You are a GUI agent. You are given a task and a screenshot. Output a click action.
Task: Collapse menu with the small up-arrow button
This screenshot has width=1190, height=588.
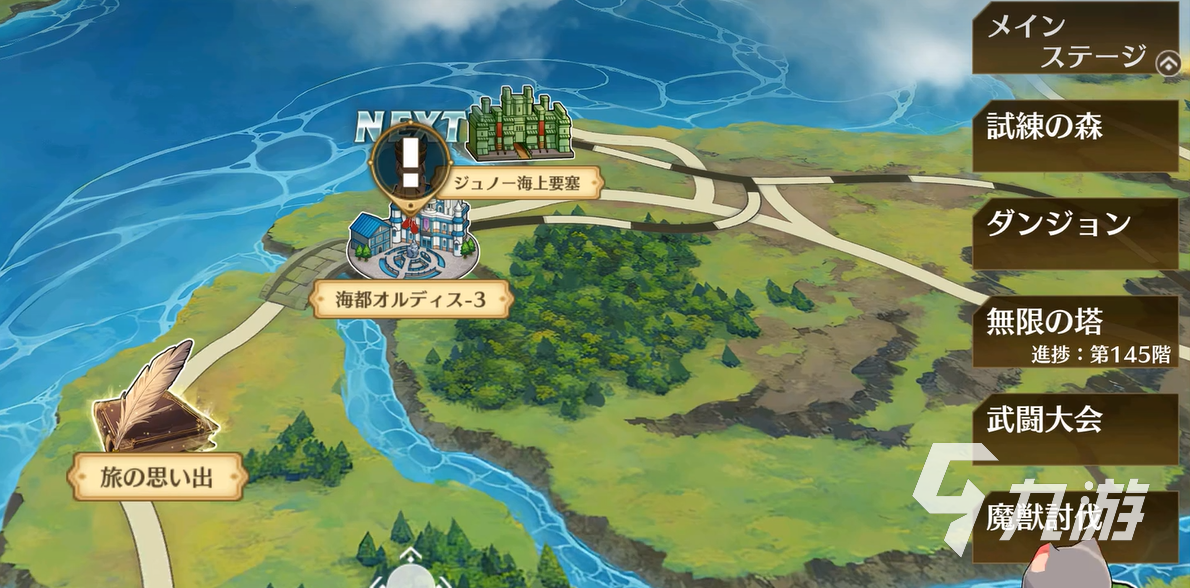pos(1167,64)
